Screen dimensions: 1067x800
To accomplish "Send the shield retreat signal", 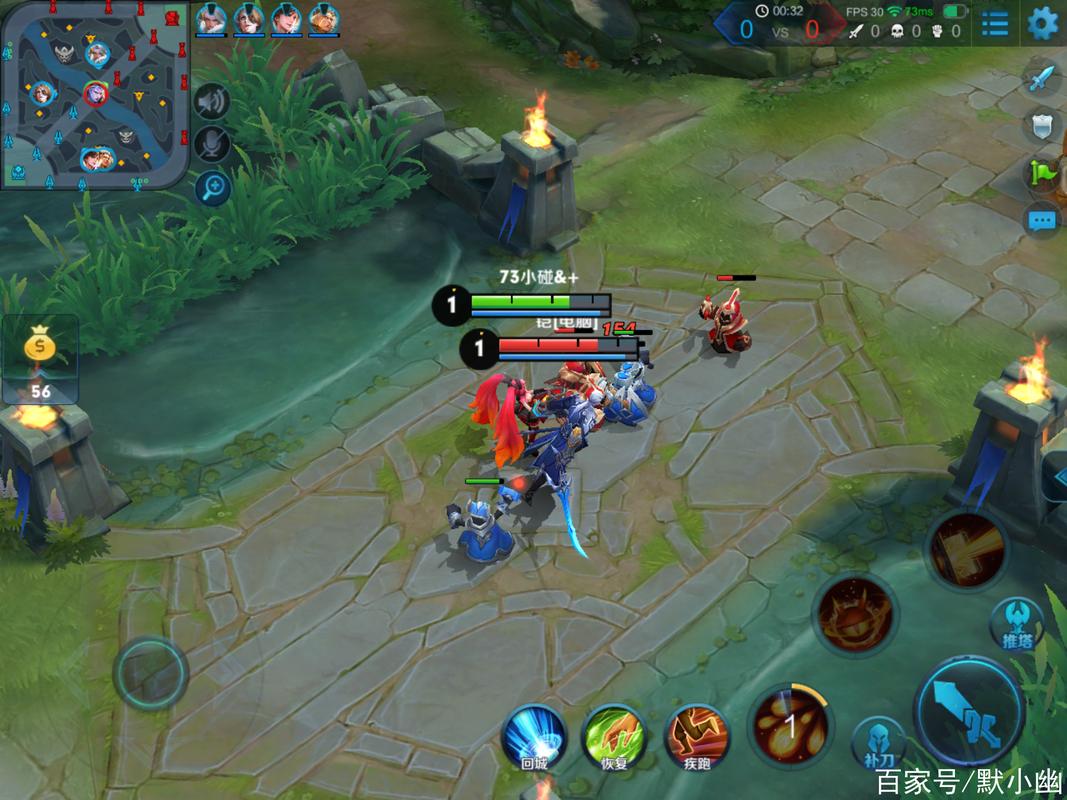I will point(1042,127).
